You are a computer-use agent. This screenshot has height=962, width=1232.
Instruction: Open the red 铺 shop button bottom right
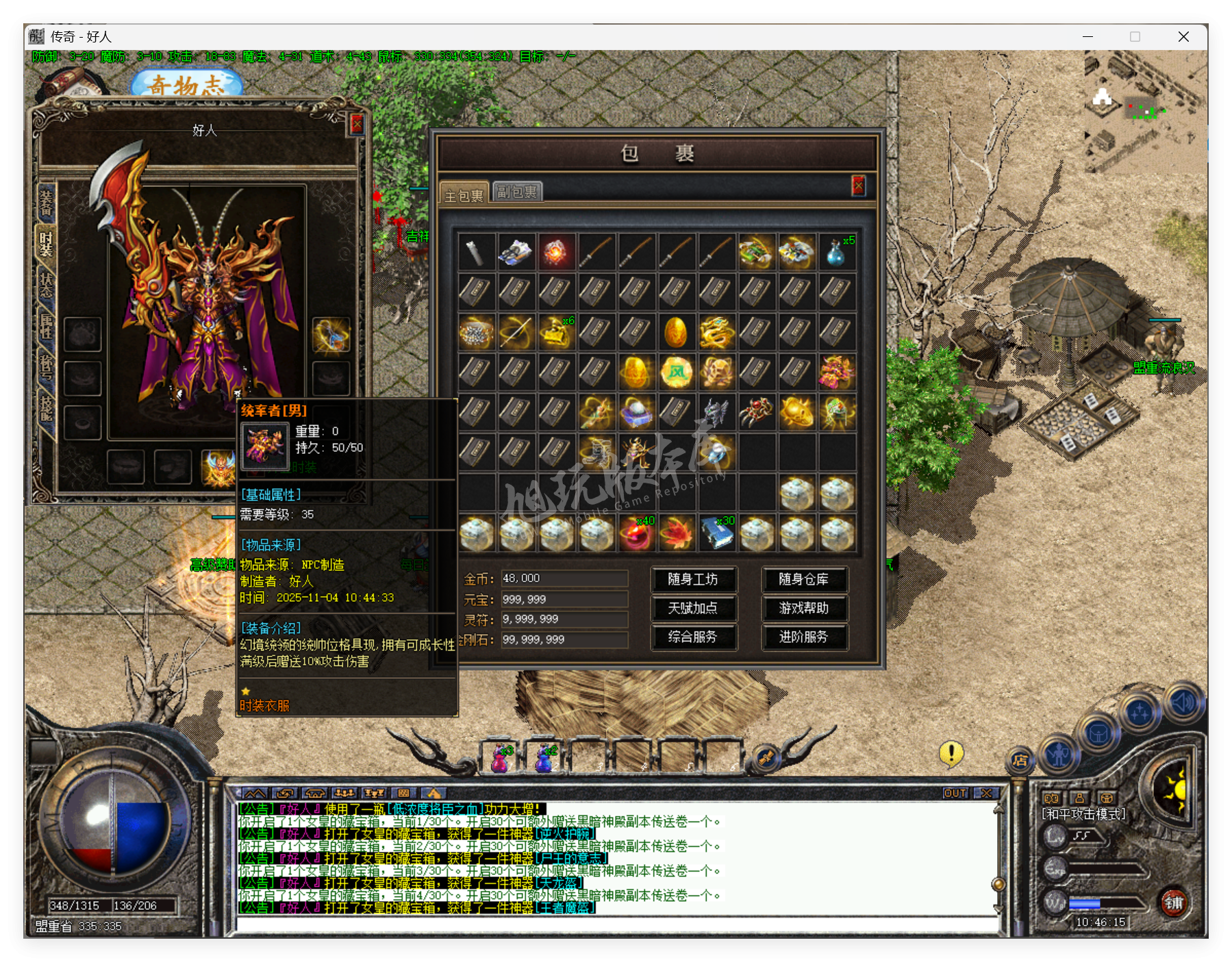click(1176, 903)
